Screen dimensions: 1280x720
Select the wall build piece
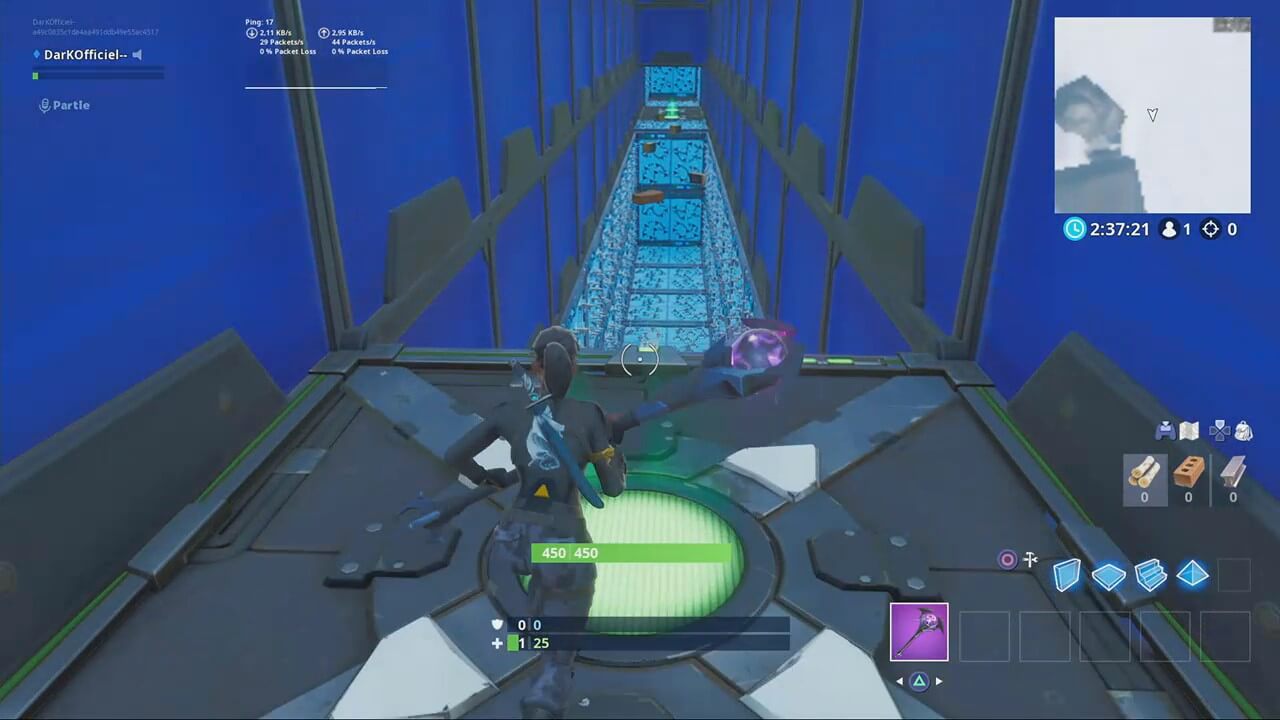(1067, 575)
